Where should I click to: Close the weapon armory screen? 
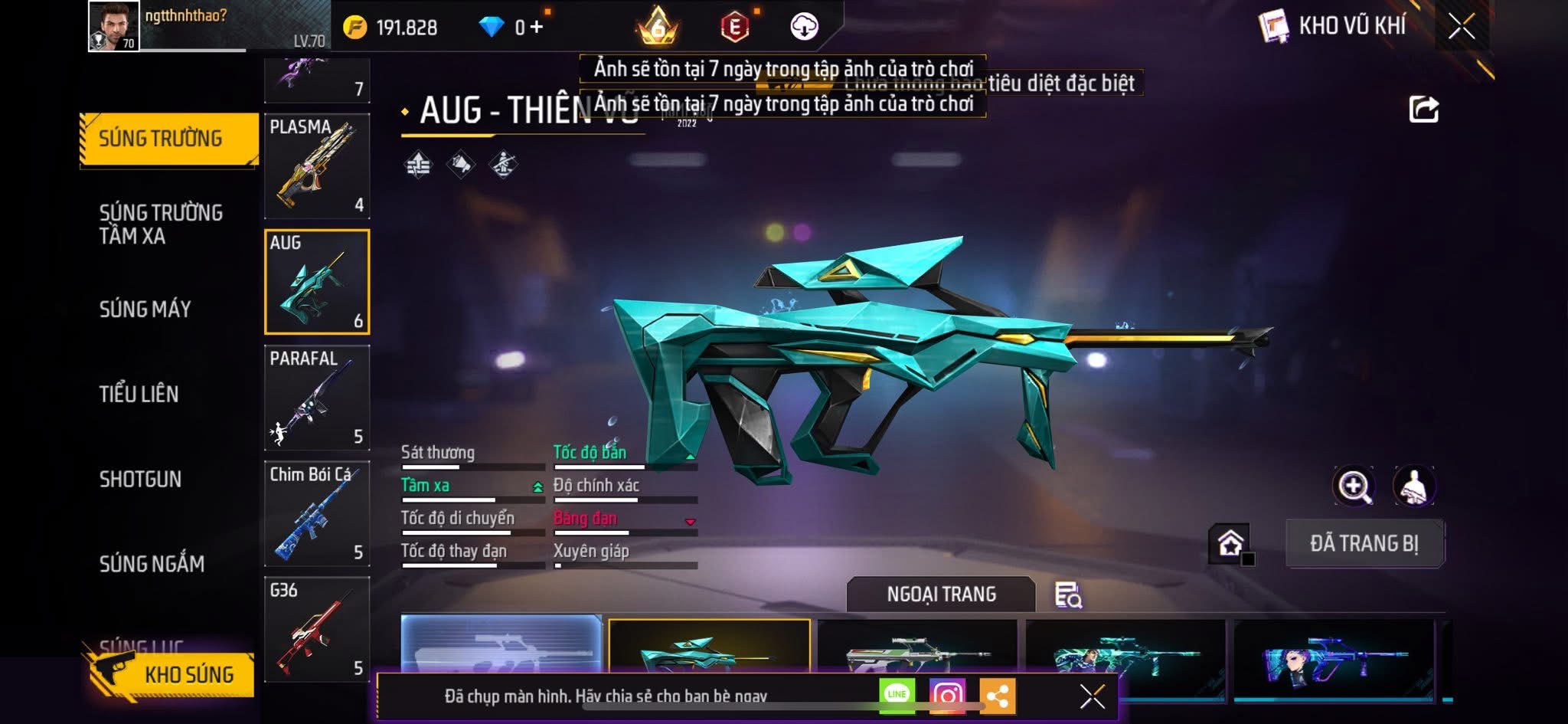click(x=1461, y=27)
